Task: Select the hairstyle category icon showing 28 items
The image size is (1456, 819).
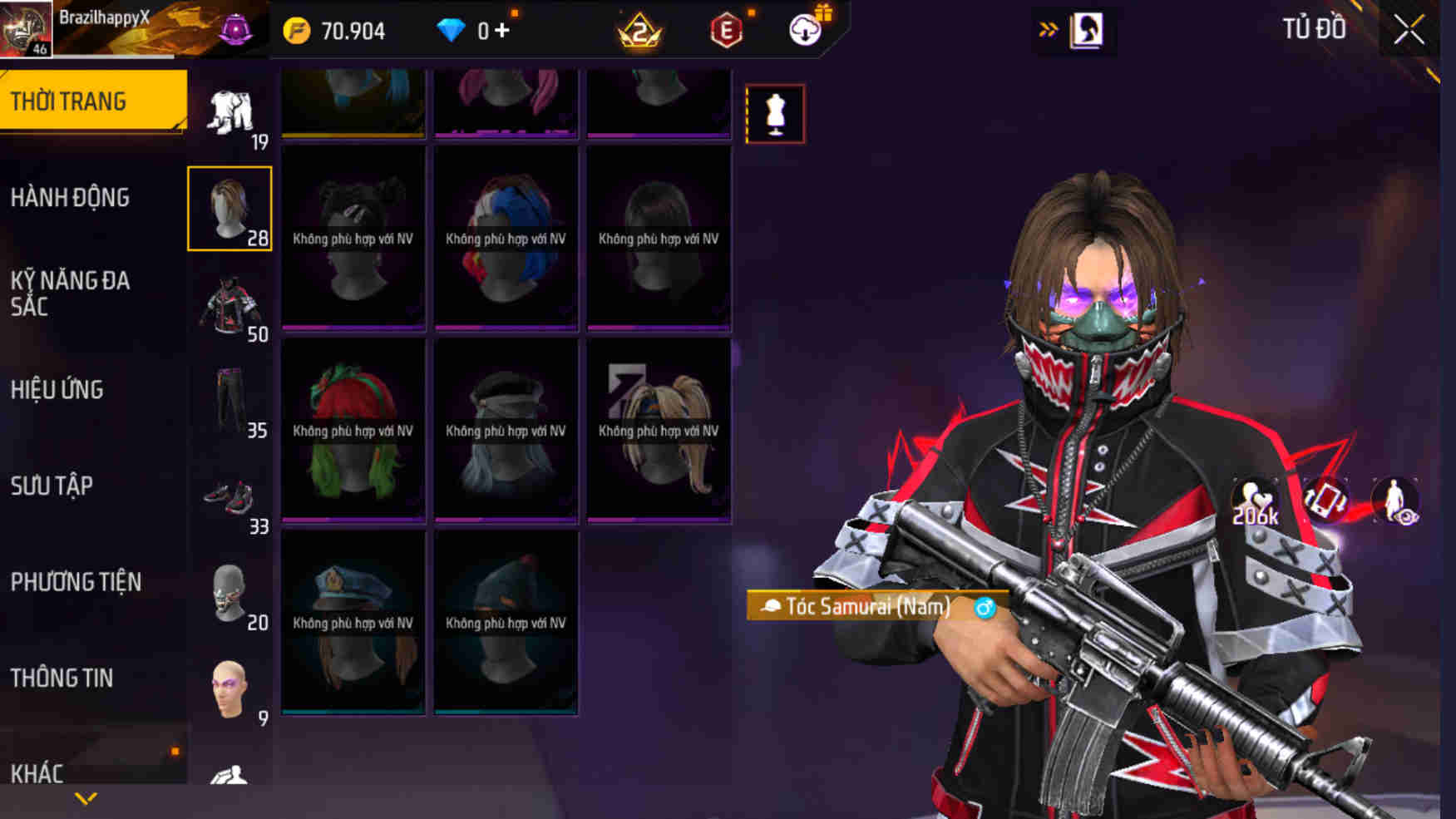Action: click(x=230, y=208)
